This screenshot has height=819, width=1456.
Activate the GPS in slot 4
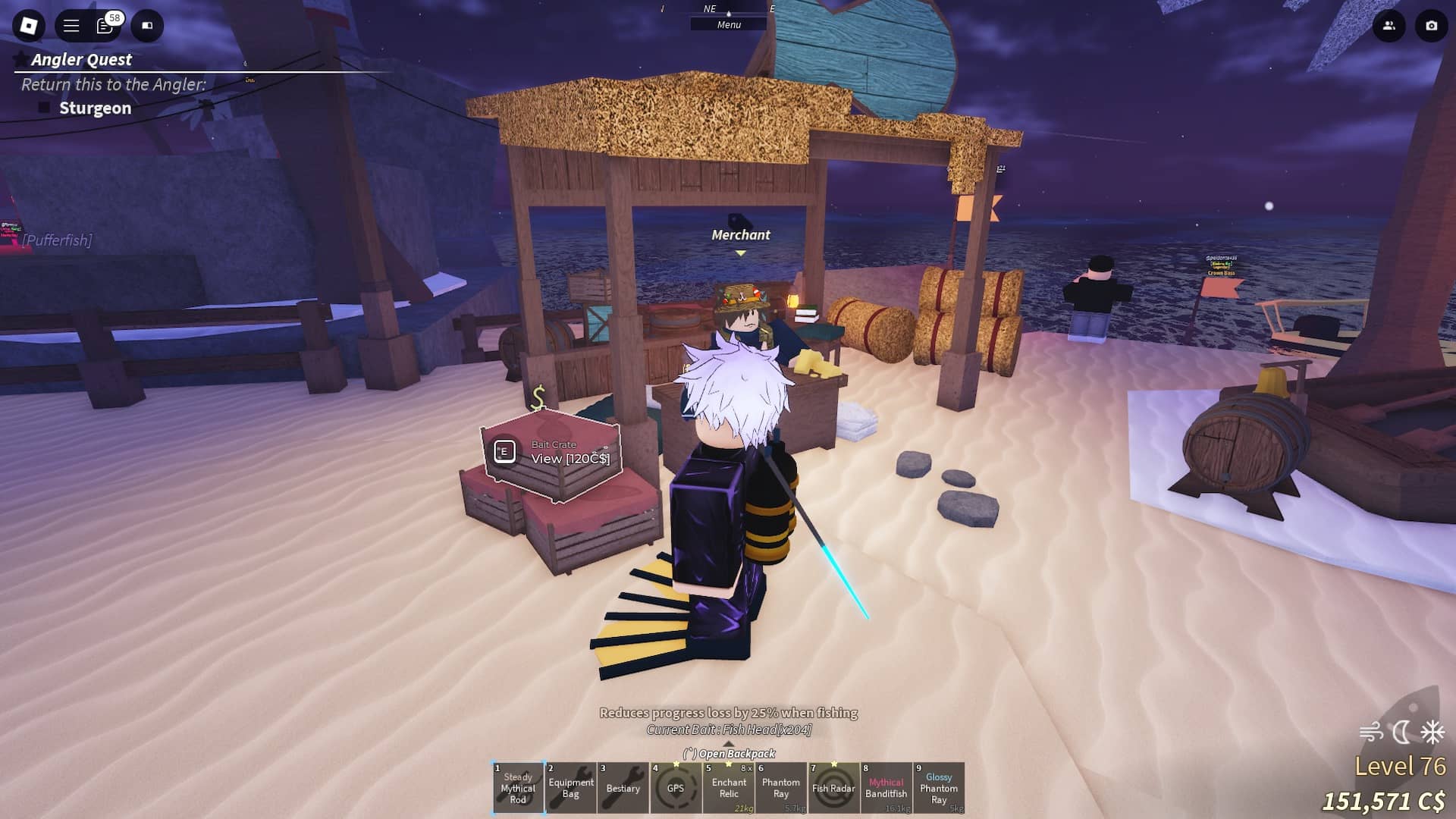pyautogui.click(x=676, y=789)
